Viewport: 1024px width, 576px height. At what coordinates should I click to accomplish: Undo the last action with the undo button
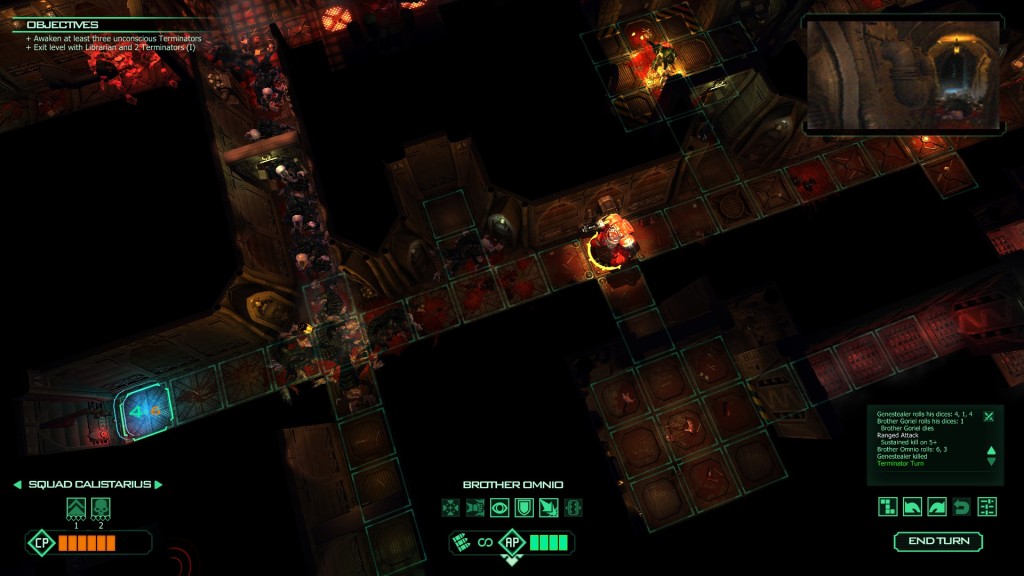pos(962,507)
